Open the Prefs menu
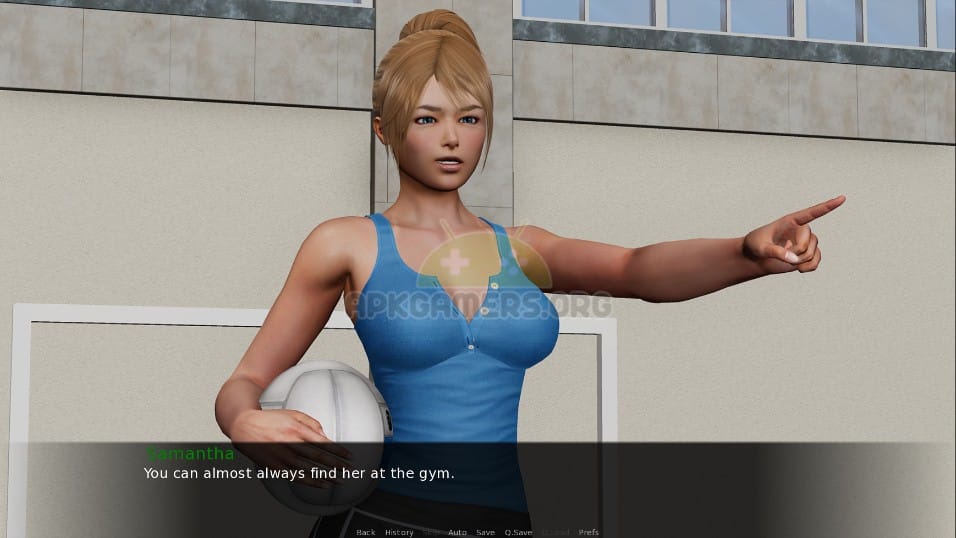Image resolution: width=956 pixels, height=538 pixels. [x=589, y=532]
